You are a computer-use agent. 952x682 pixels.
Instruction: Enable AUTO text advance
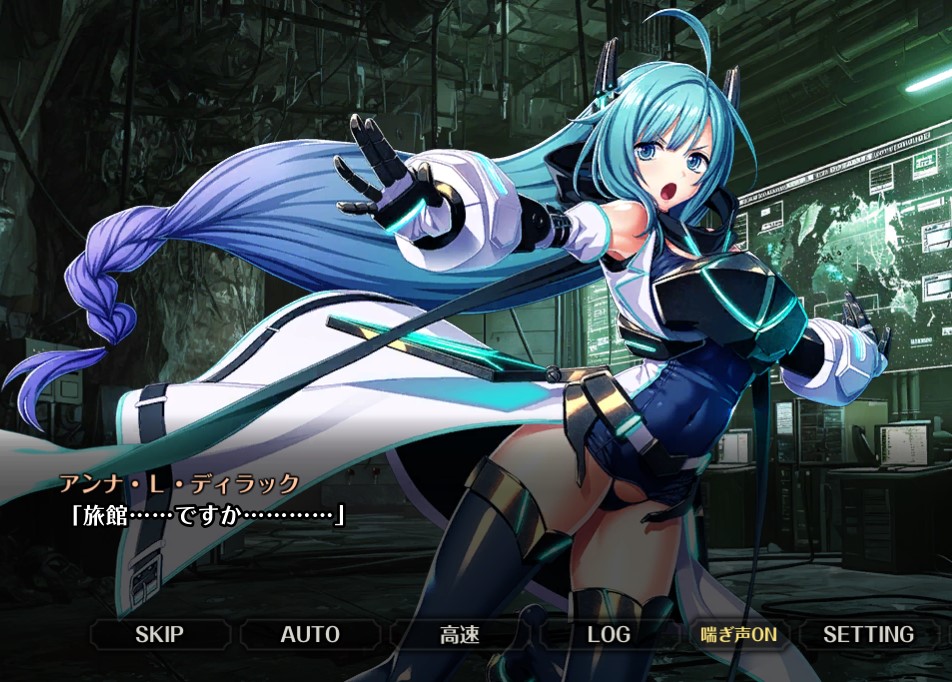pyautogui.click(x=310, y=634)
